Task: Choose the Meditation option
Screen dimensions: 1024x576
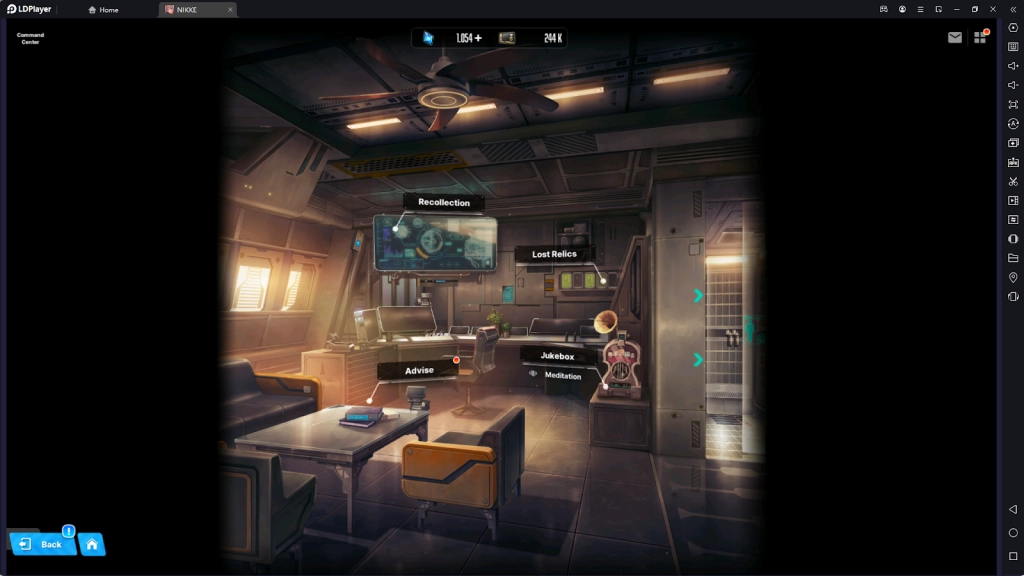Action: tap(562, 376)
